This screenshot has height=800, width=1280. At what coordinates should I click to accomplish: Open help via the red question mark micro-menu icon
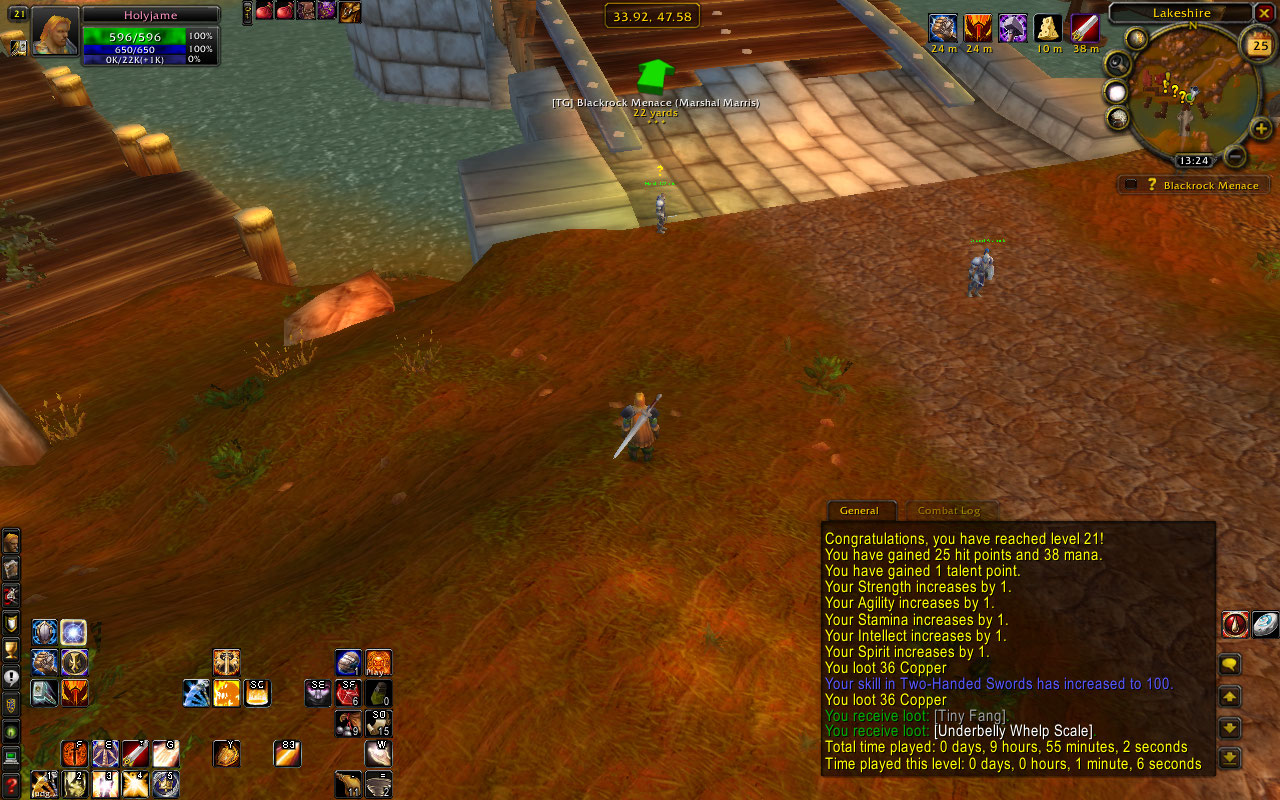tap(12, 782)
